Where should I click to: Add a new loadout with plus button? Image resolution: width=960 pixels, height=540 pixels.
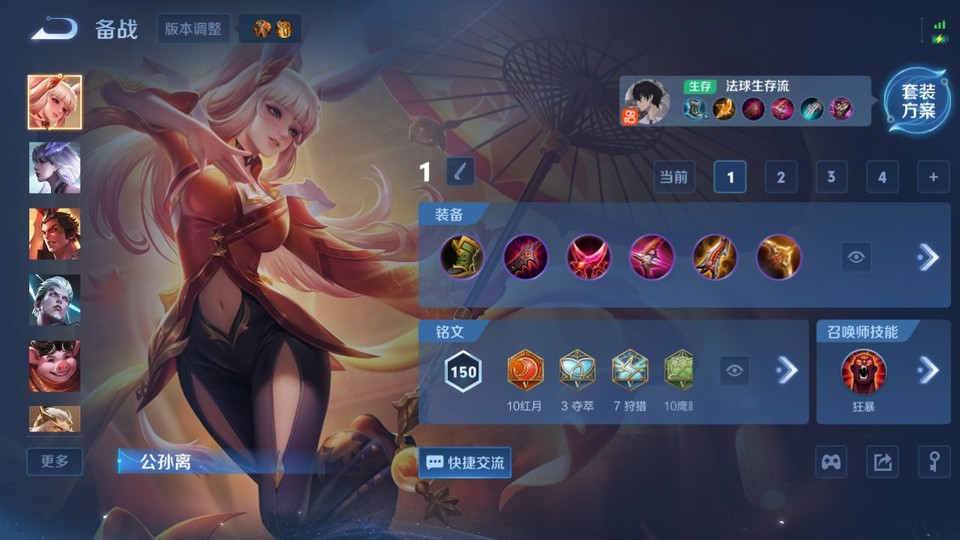[932, 178]
